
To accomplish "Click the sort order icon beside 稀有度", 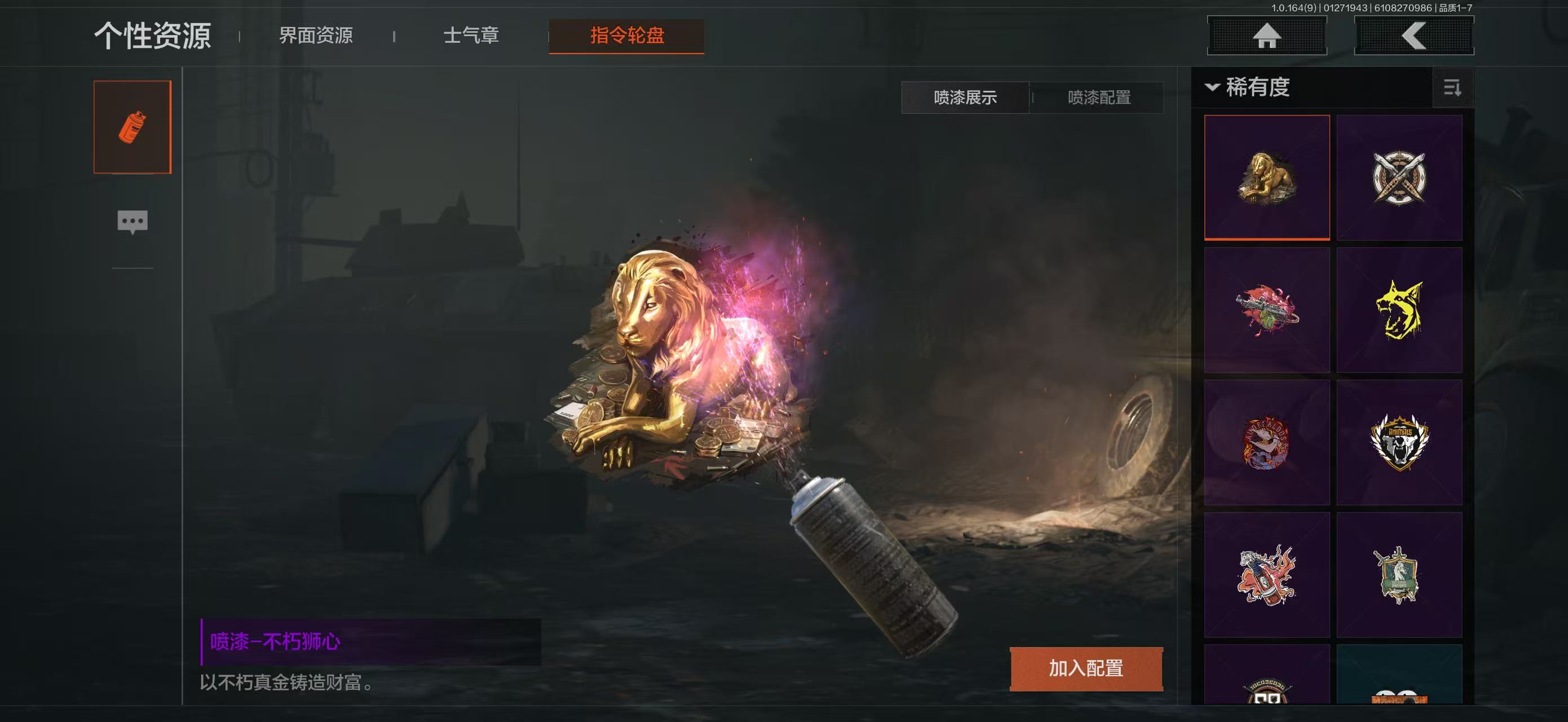I will 1454,88.
